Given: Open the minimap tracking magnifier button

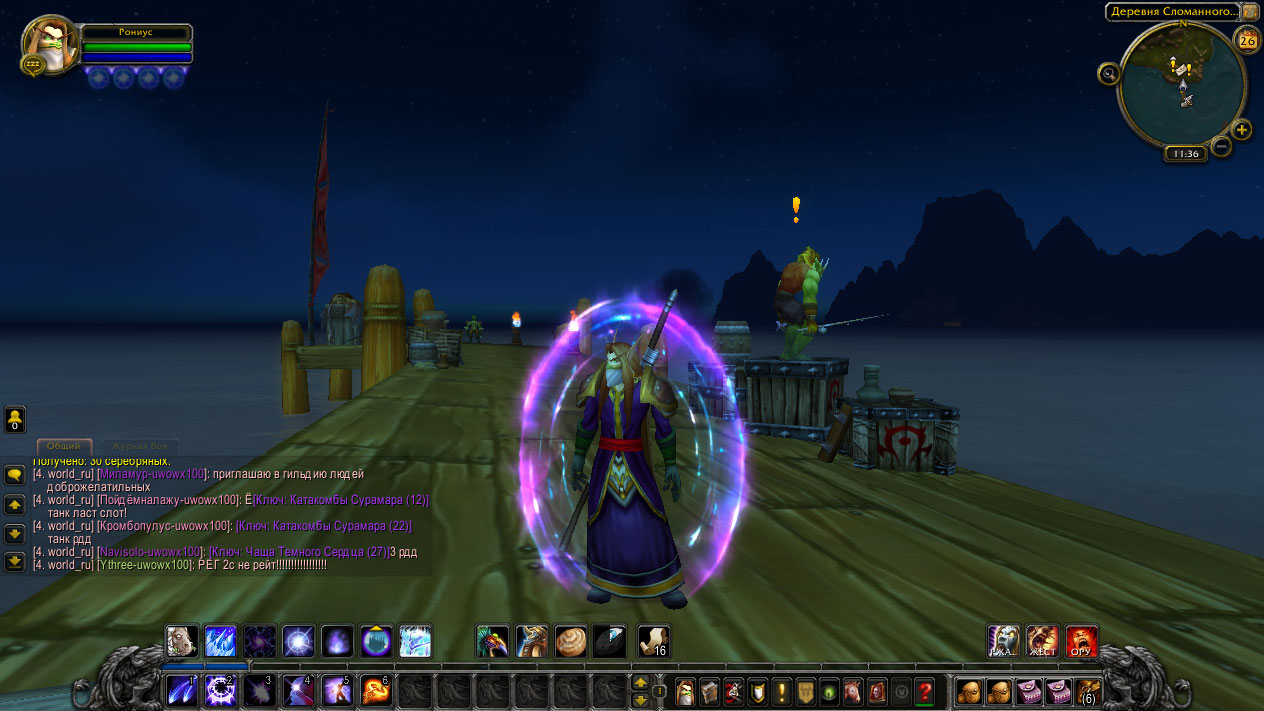Looking at the screenshot, I should (x=1108, y=73).
